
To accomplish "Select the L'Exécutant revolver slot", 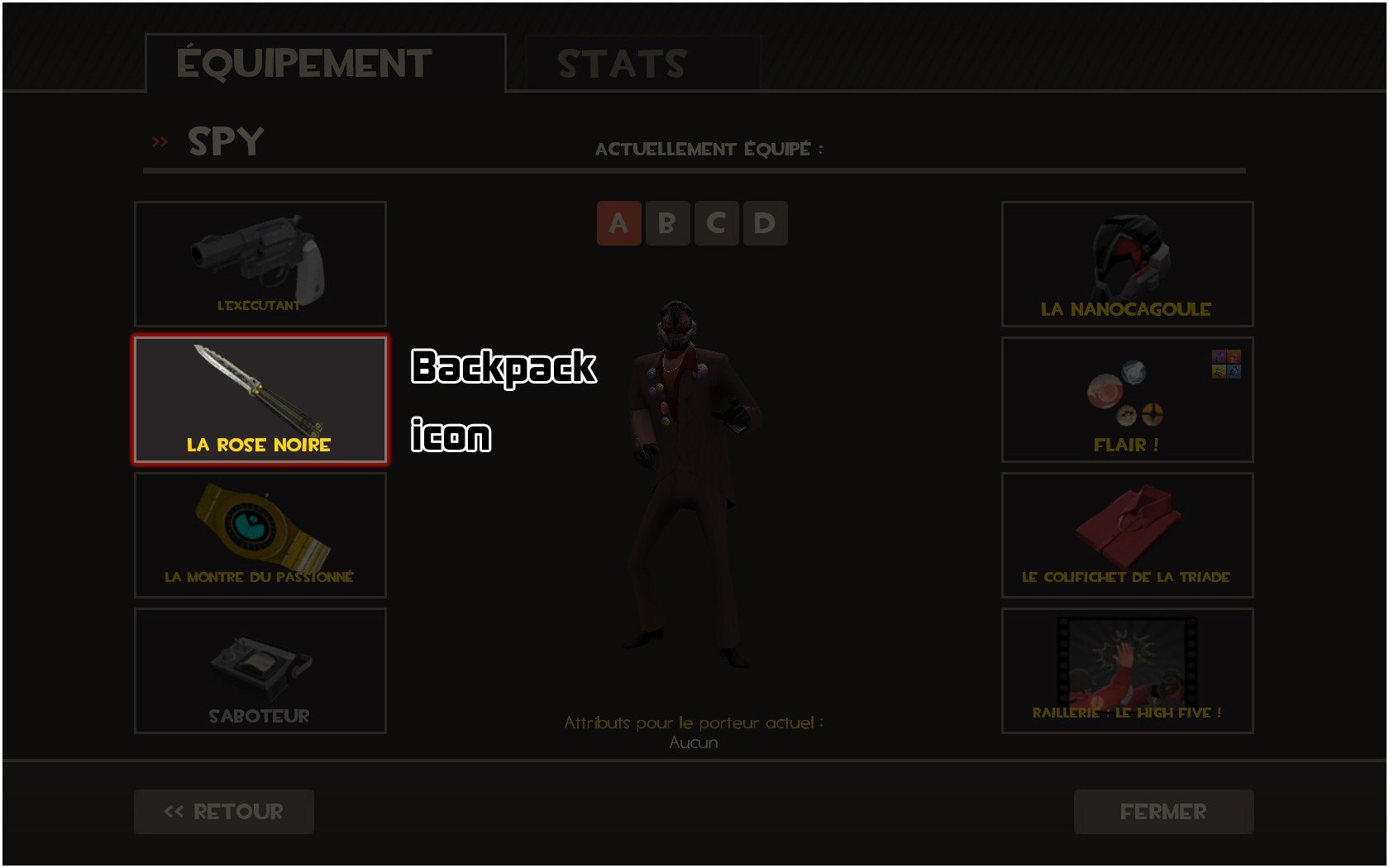I will (260, 264).
